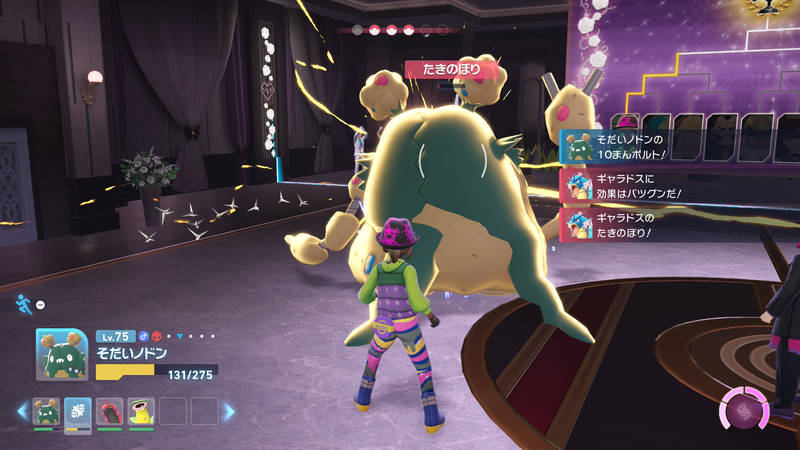This screenshot has height=450, width=800.
Task: Open the active Pokémon's large portrait
Action: tap(63, 355)
